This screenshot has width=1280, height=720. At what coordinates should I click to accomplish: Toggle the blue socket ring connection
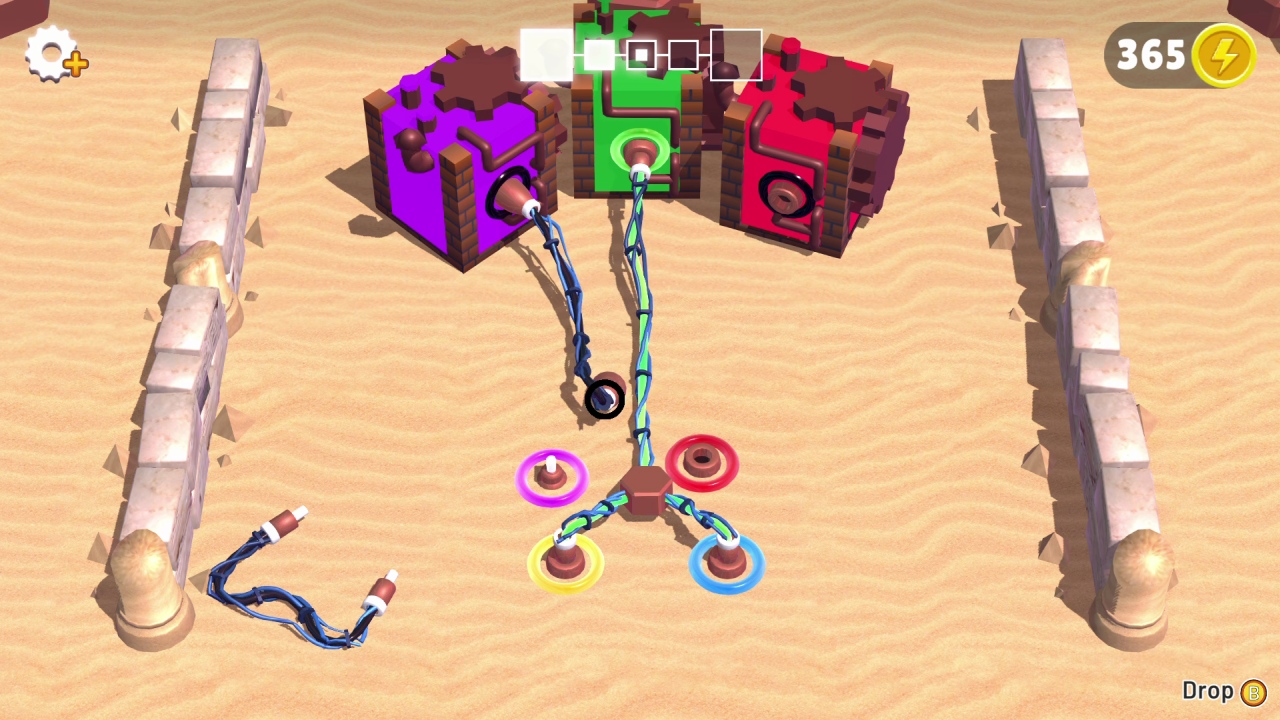(x=725, y=565)
